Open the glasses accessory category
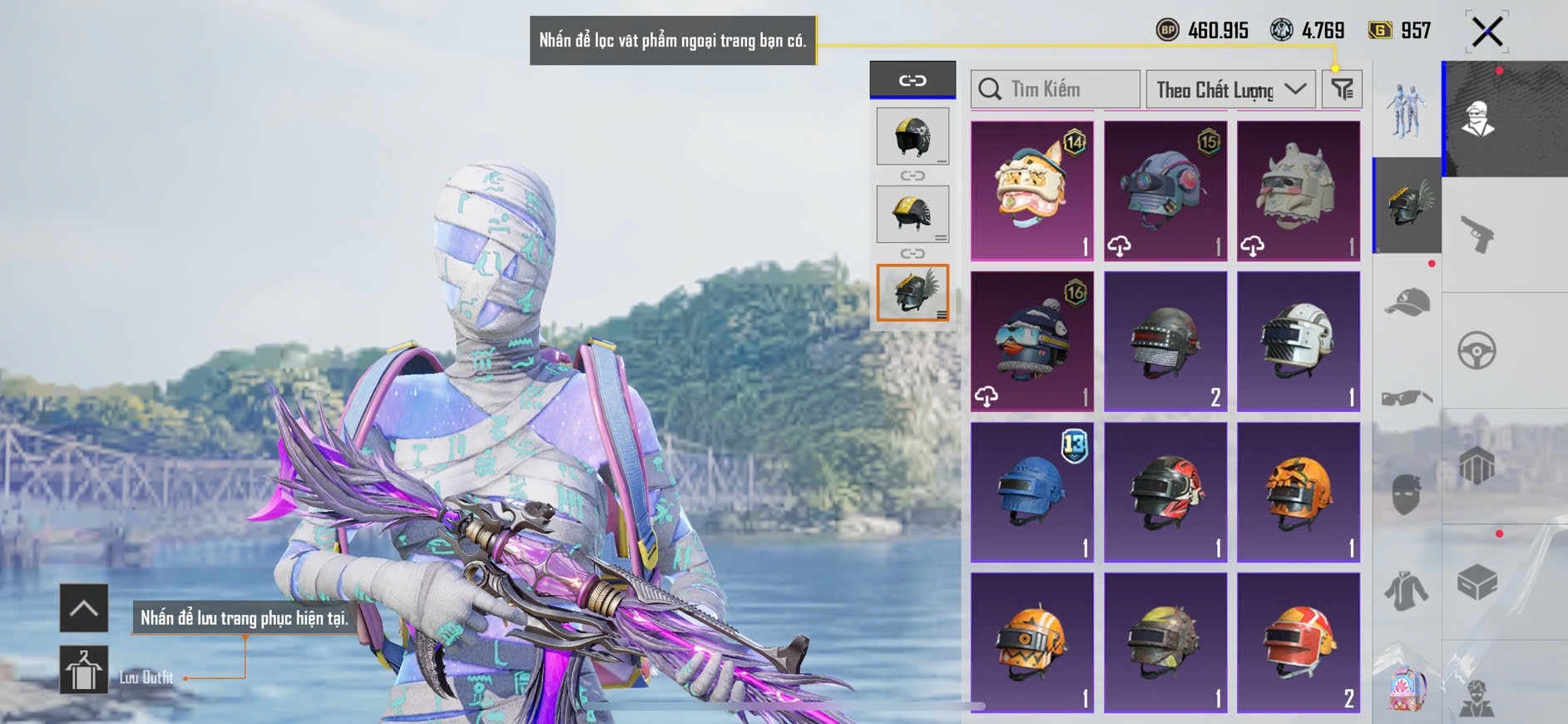This screenshot has width=1568, height=724. click(1407, 398)
